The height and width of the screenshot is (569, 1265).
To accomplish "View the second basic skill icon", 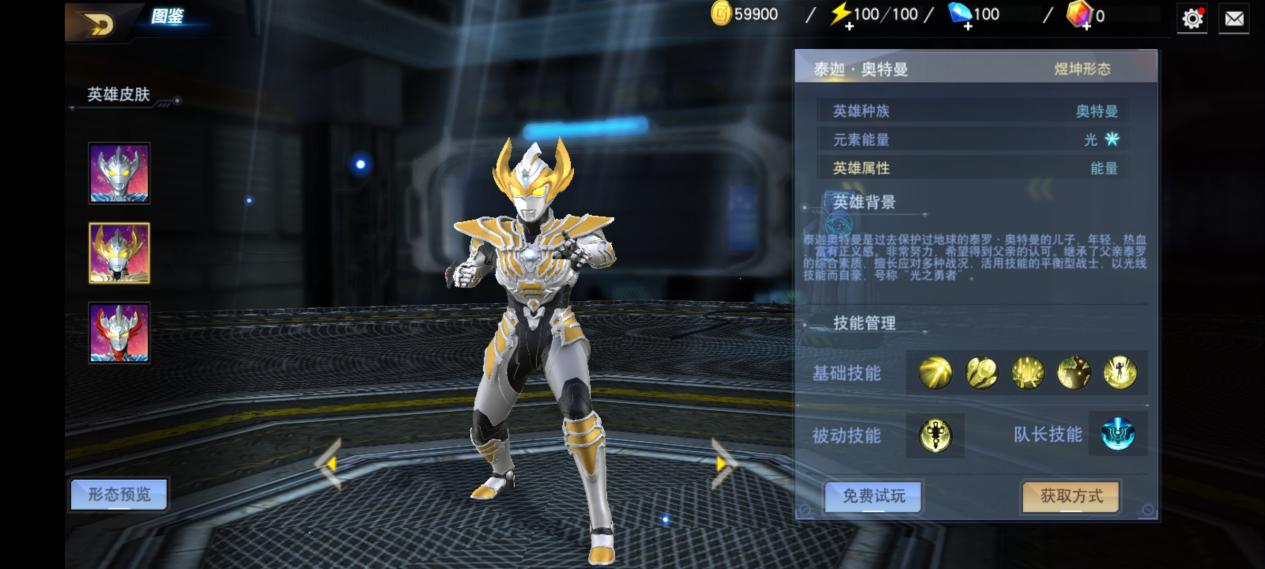I will click(x=982, y=373).
